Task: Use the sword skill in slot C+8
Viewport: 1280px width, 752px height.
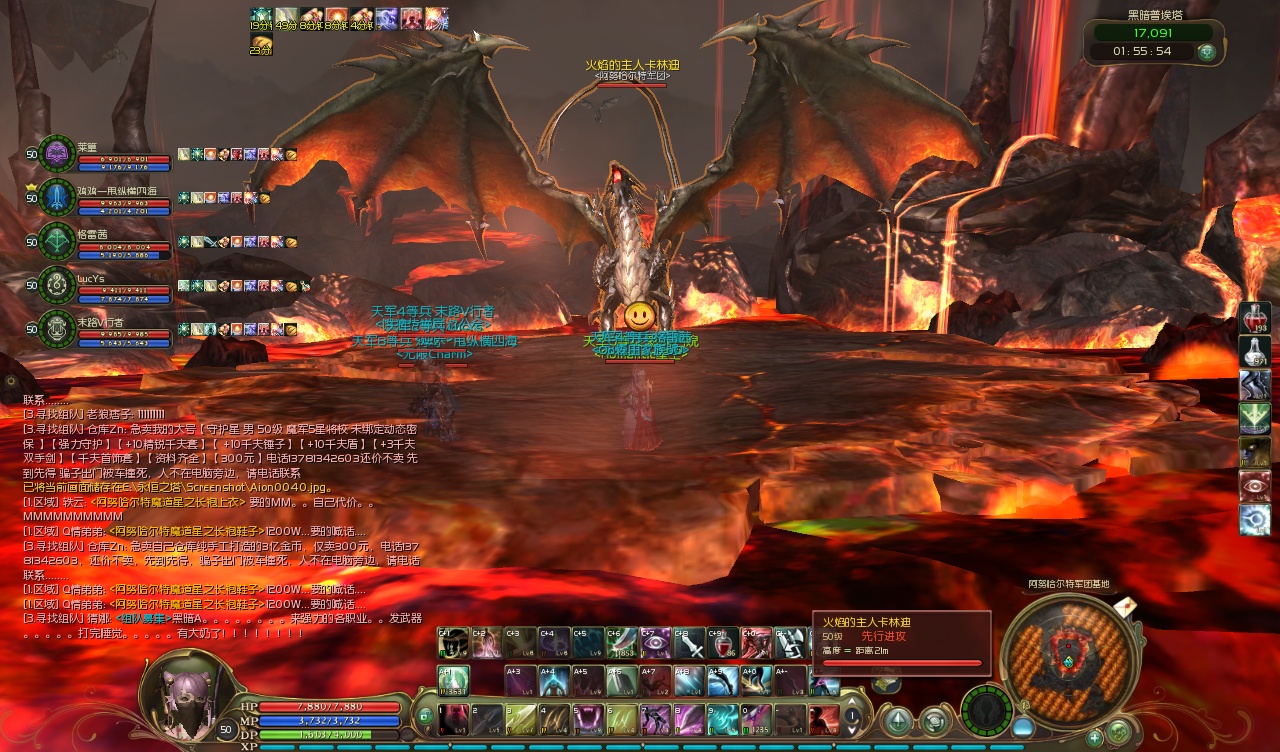Action: click(x=689, y=643)
